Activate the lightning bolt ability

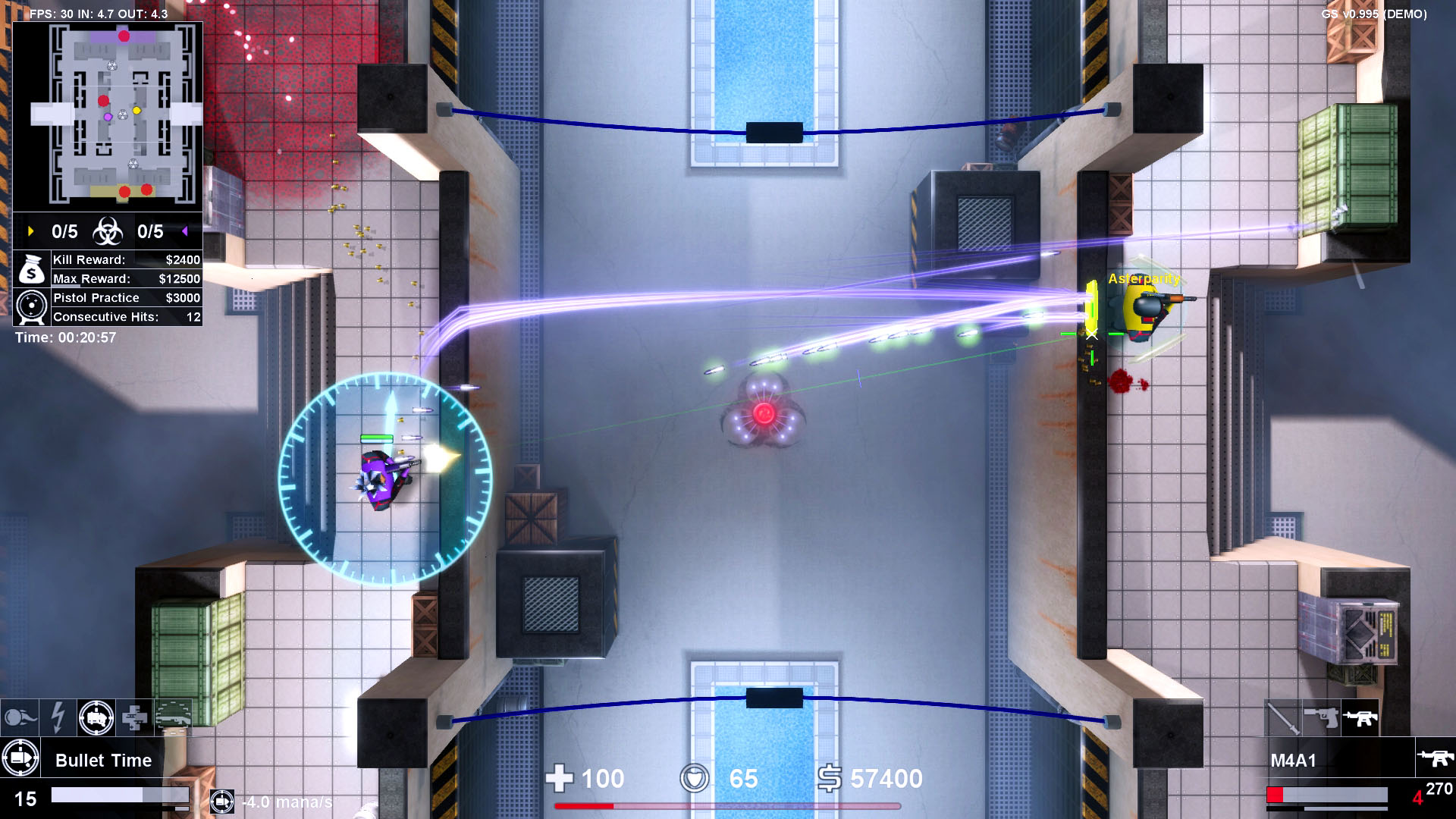tap(56, 717)
